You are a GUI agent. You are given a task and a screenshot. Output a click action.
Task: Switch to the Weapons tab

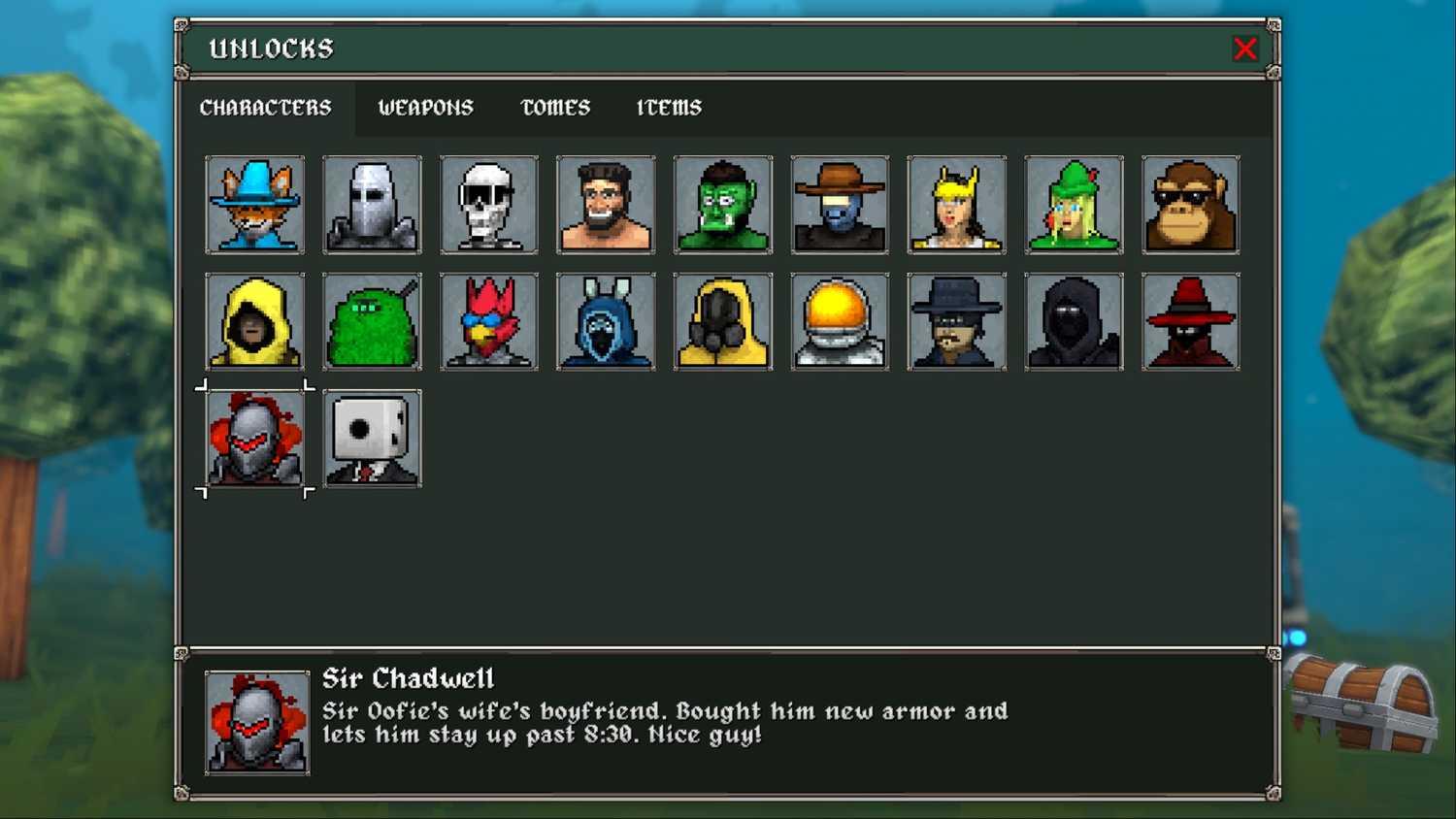[425, 108]
